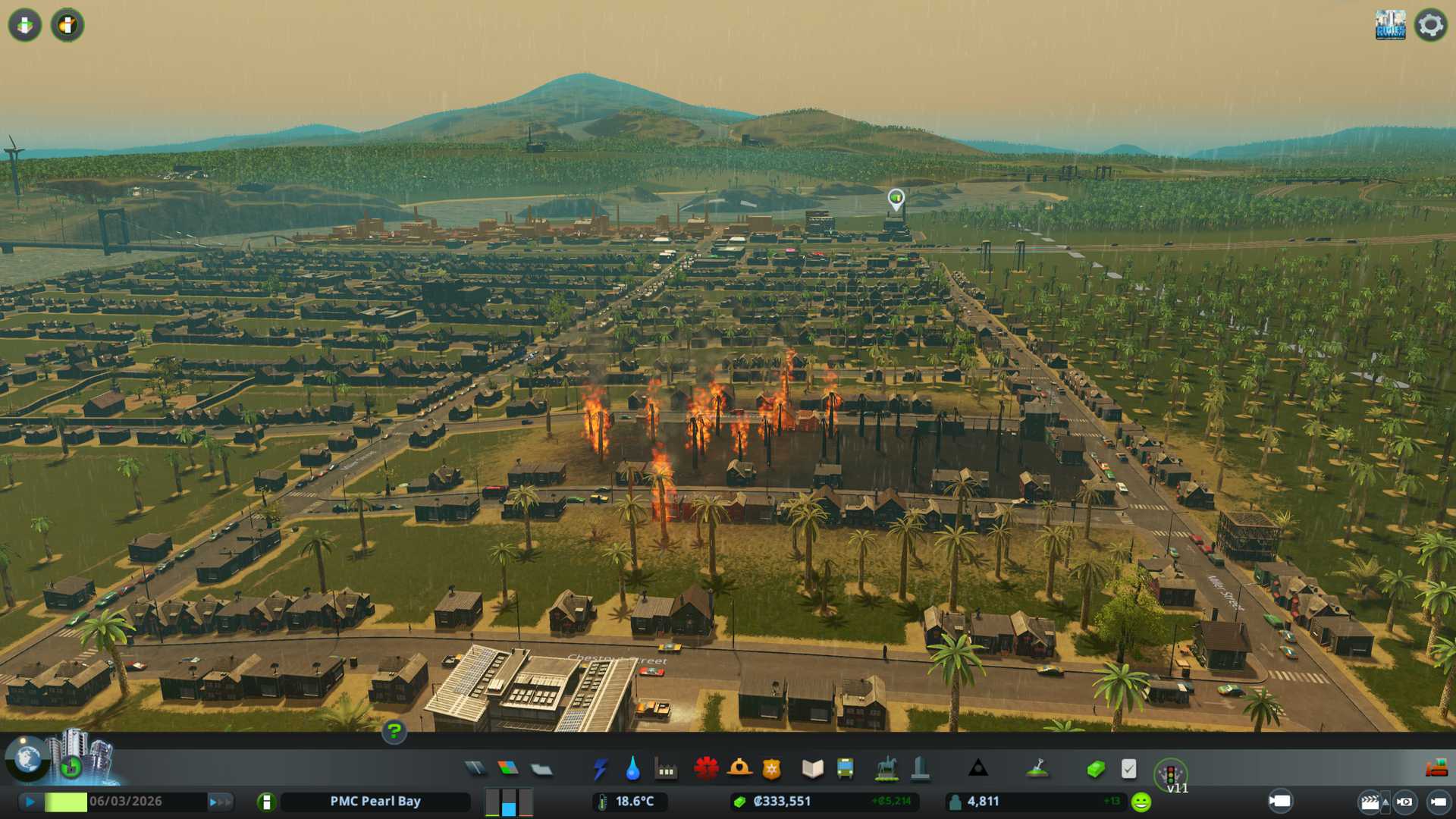Open the Roads build menu
The image size is (1456, 819).
click(475, 769)
